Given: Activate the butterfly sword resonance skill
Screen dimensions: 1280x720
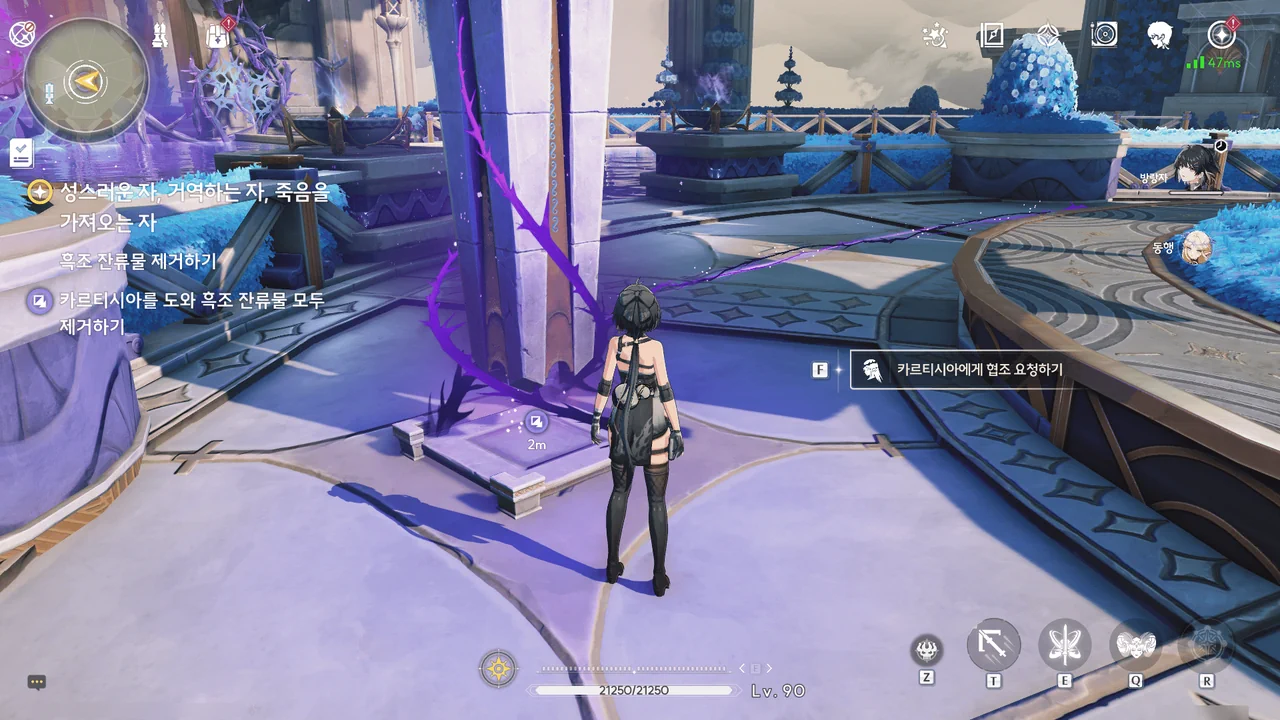Looking at the screenshot, I should [1065, 646].
